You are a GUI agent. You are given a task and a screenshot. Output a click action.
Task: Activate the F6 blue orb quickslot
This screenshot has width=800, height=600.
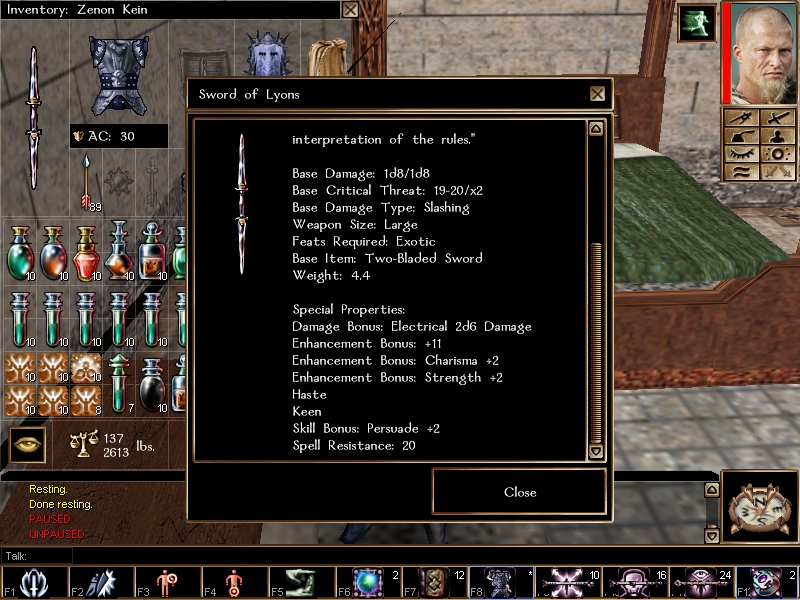pos(371,582)
